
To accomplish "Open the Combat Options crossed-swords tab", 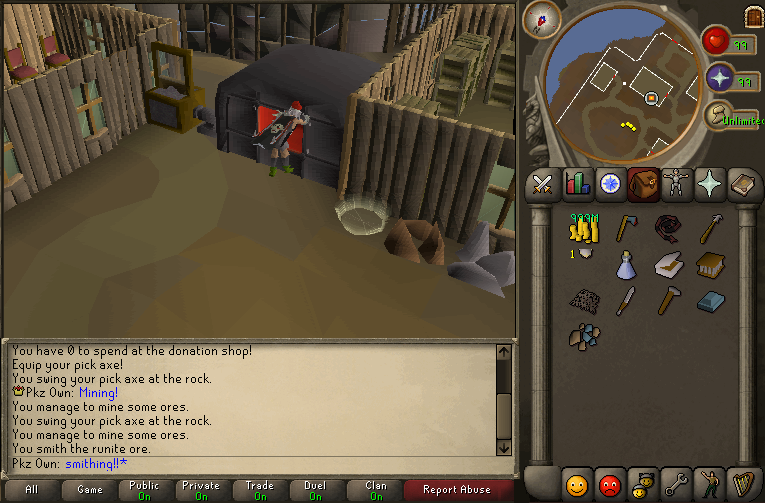I will pyautogui.click(x=543, y=184).
